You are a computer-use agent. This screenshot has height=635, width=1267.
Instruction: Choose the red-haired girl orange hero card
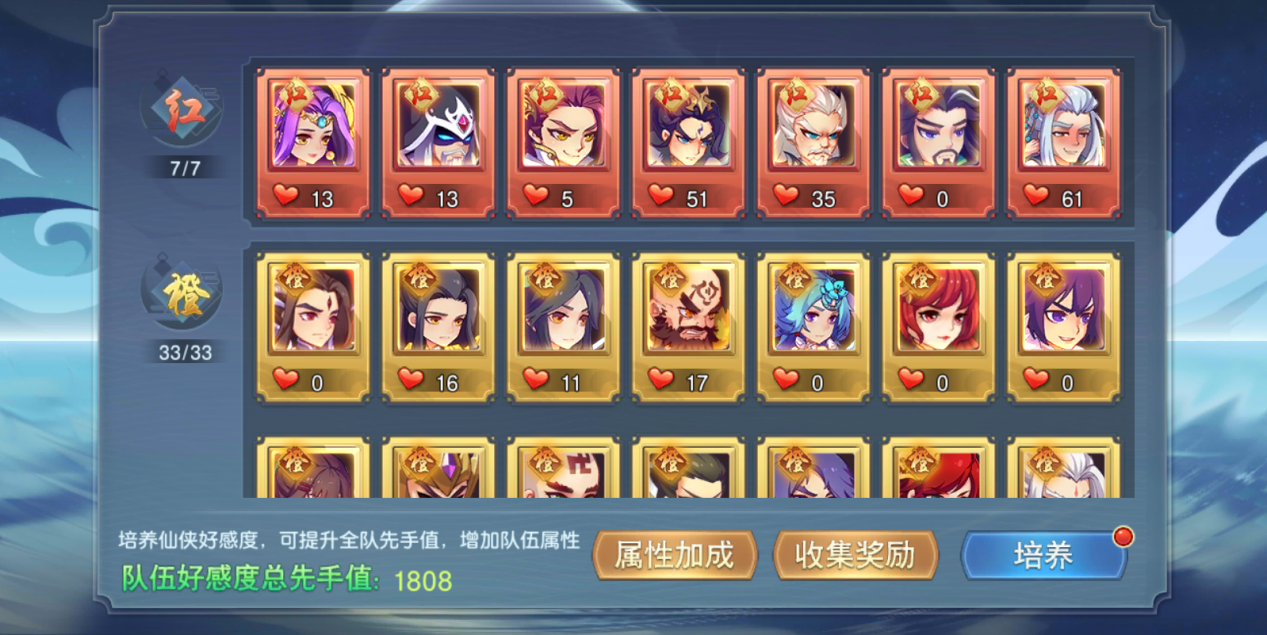(x=938, y=326)
